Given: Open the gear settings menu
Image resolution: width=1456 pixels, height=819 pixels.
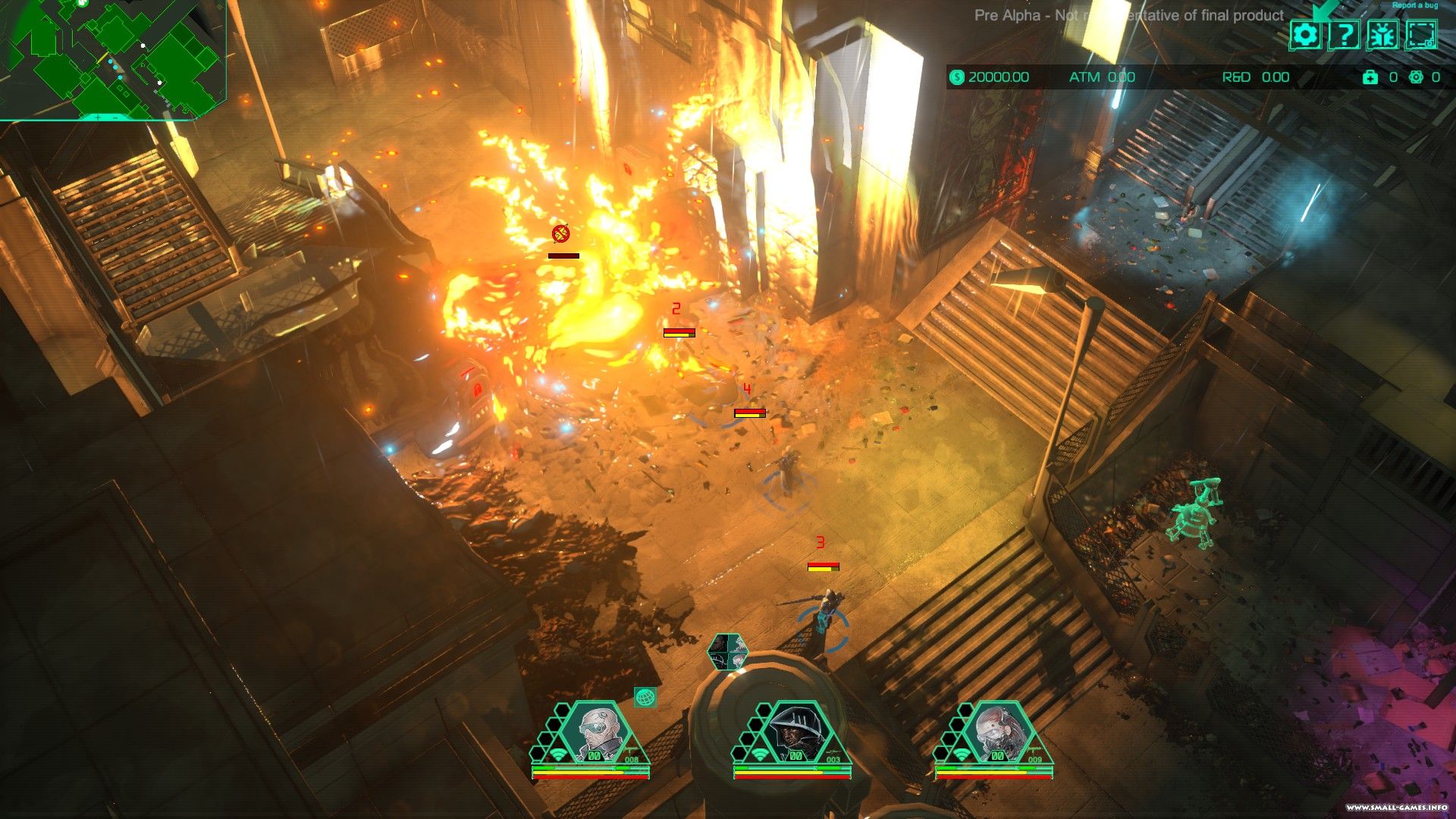Looking at the screenshot, I should click(1305, 35).
